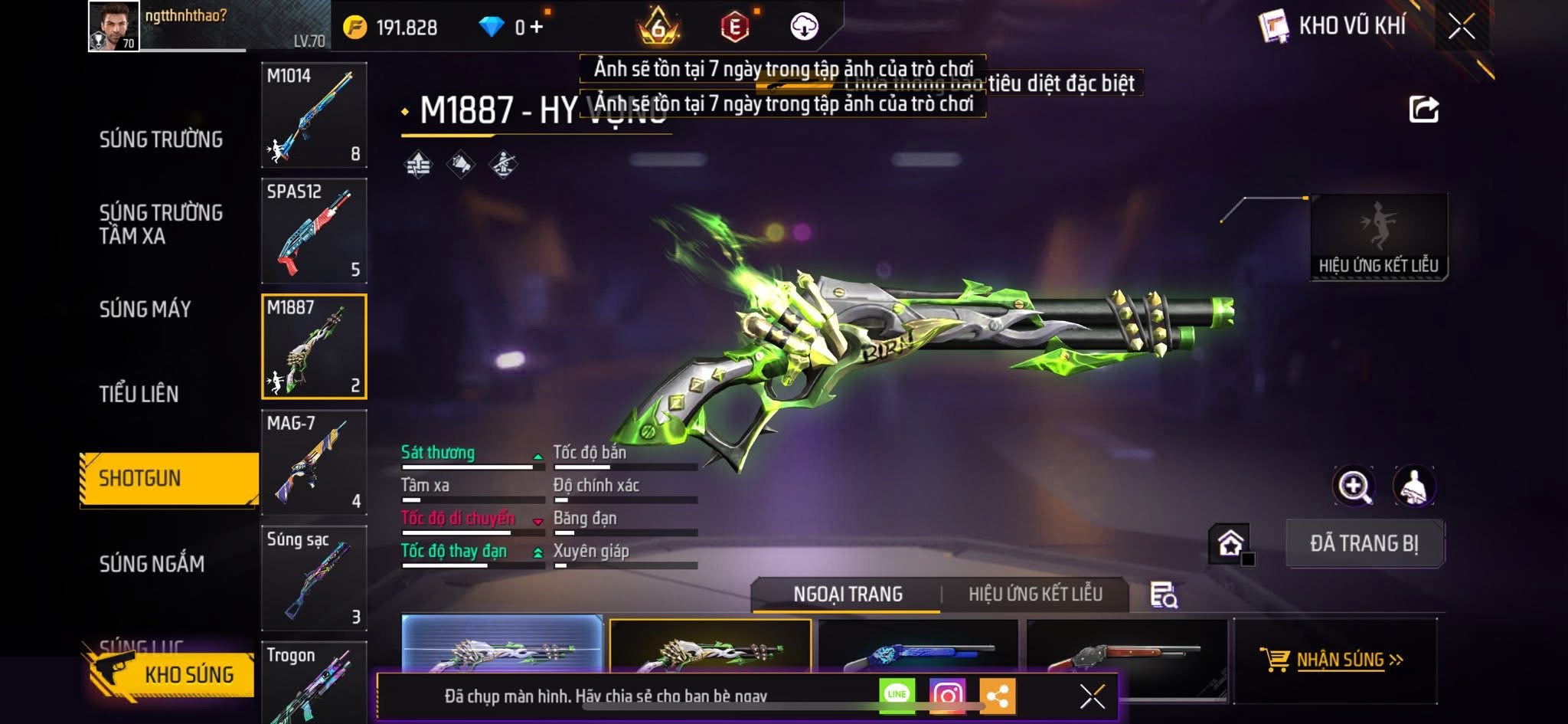The image size is (1568, 724).
Task: Close the weapon vault screen
Action: coord(1462,27)
